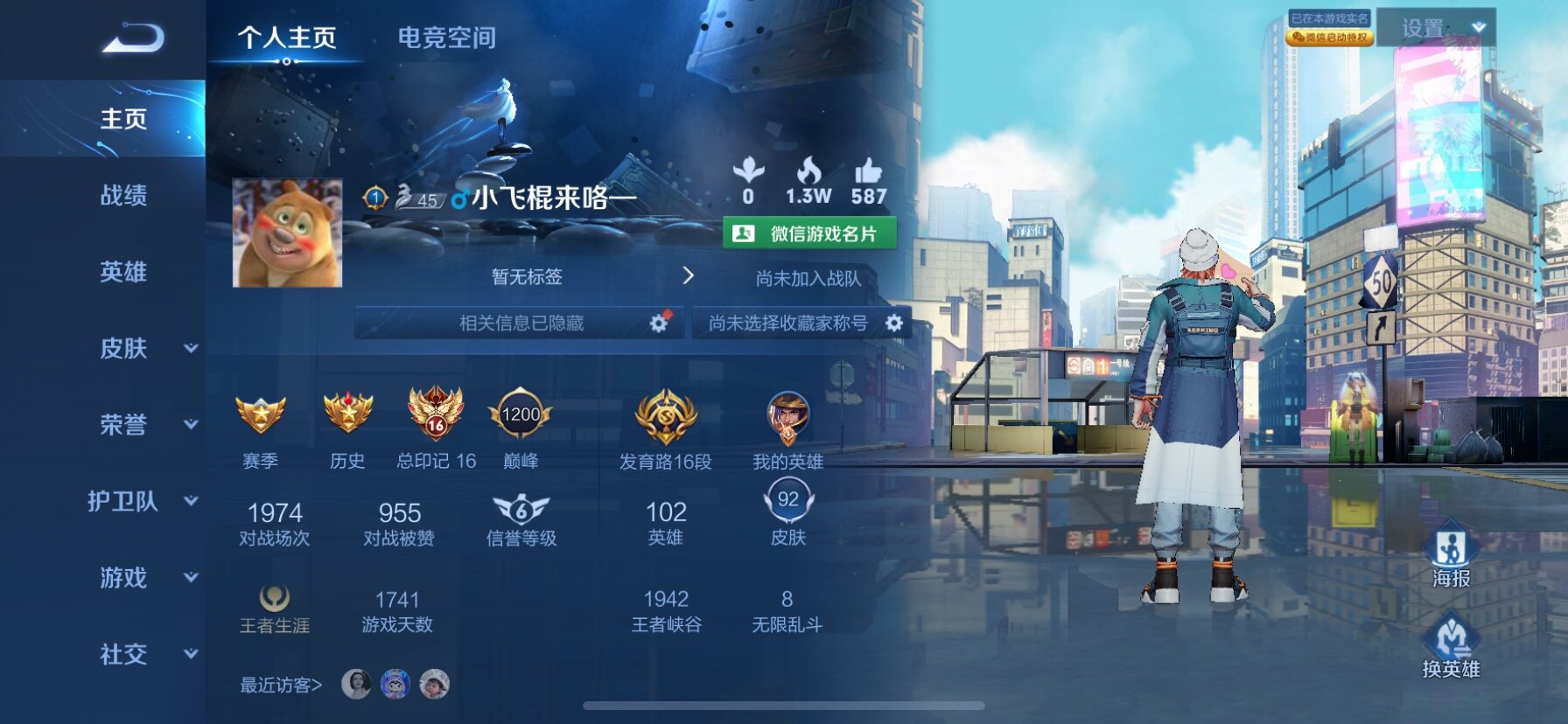
Task: Switch to the 电竞空间 tab
Action: point(446,38)
